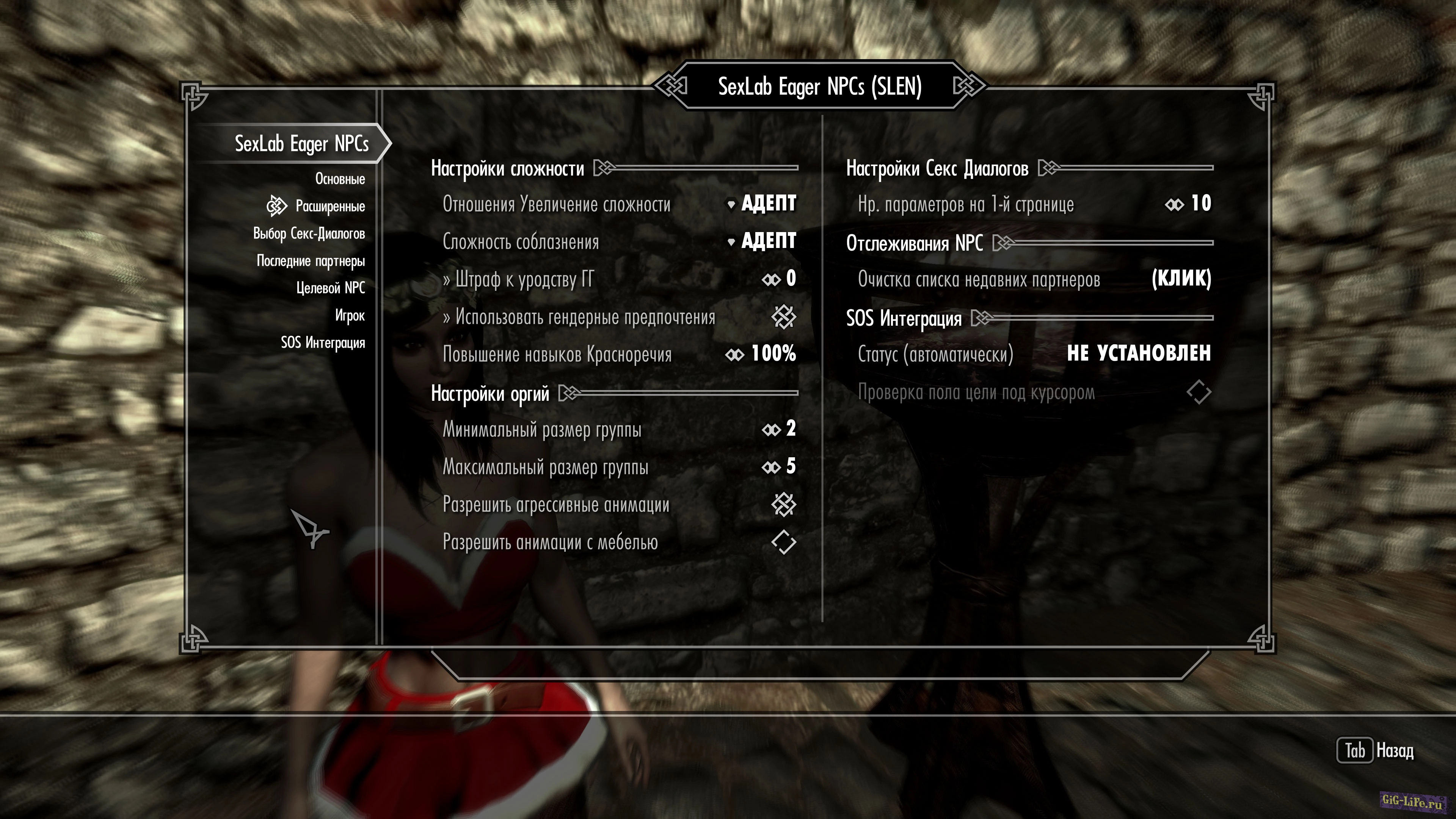This screenshot has width=1456, height=819.
Task: Change Максимальный размер группы value
Action: [779, 467]
